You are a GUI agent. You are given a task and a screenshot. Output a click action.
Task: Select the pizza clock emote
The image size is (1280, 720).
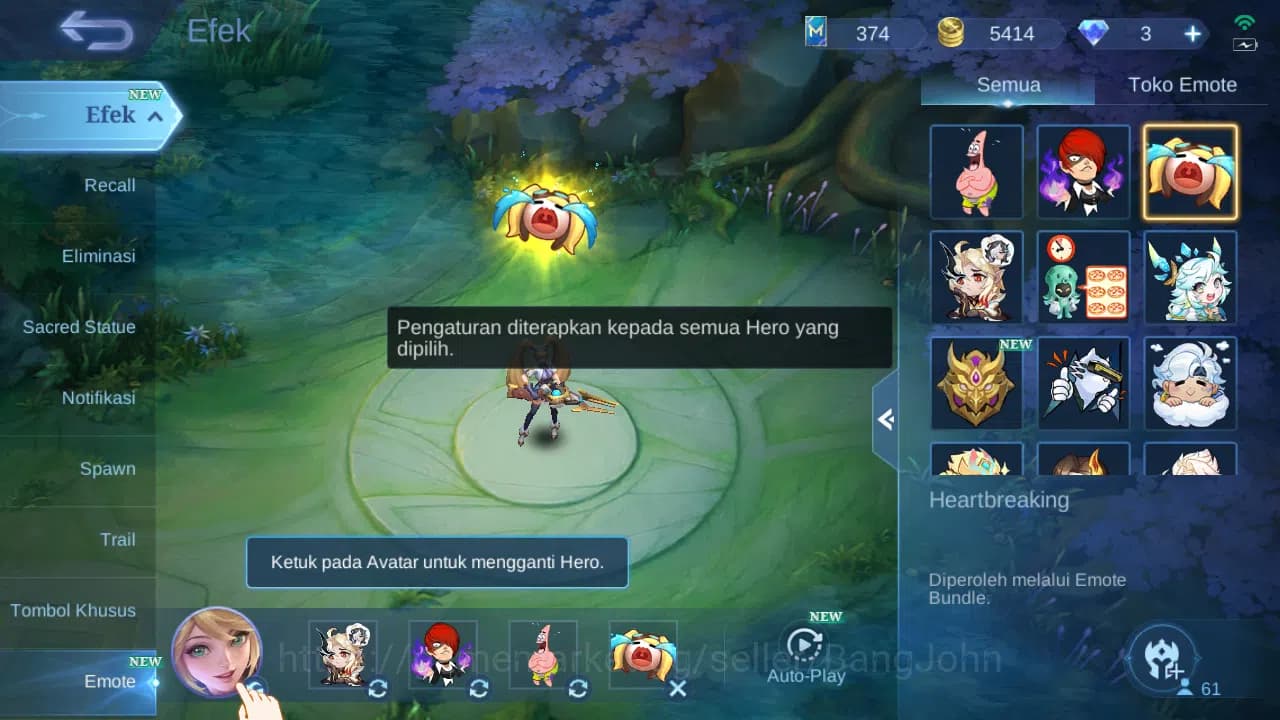(x=1083, y=277)
